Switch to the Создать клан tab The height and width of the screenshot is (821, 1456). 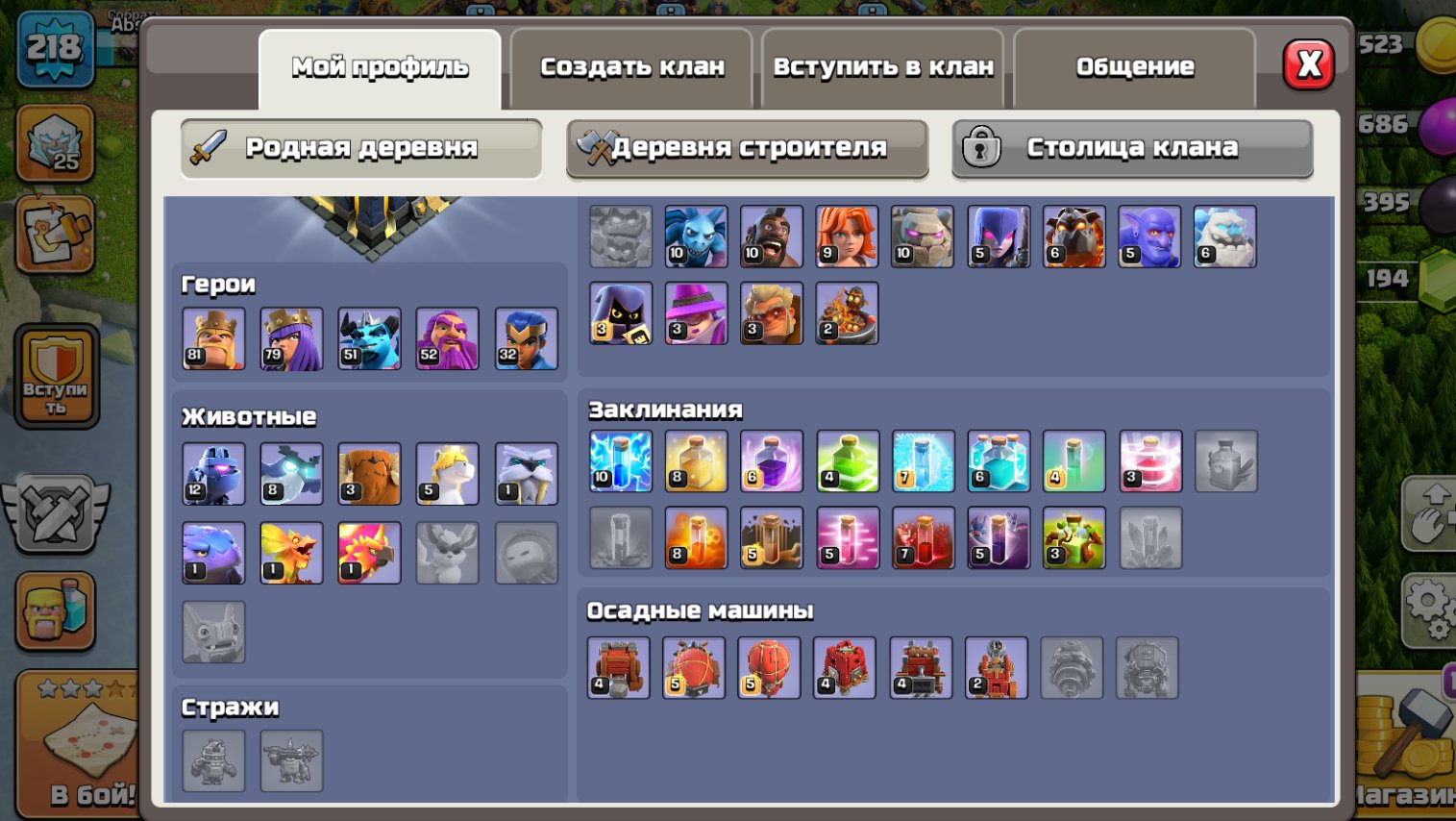(x=630, y=65)
